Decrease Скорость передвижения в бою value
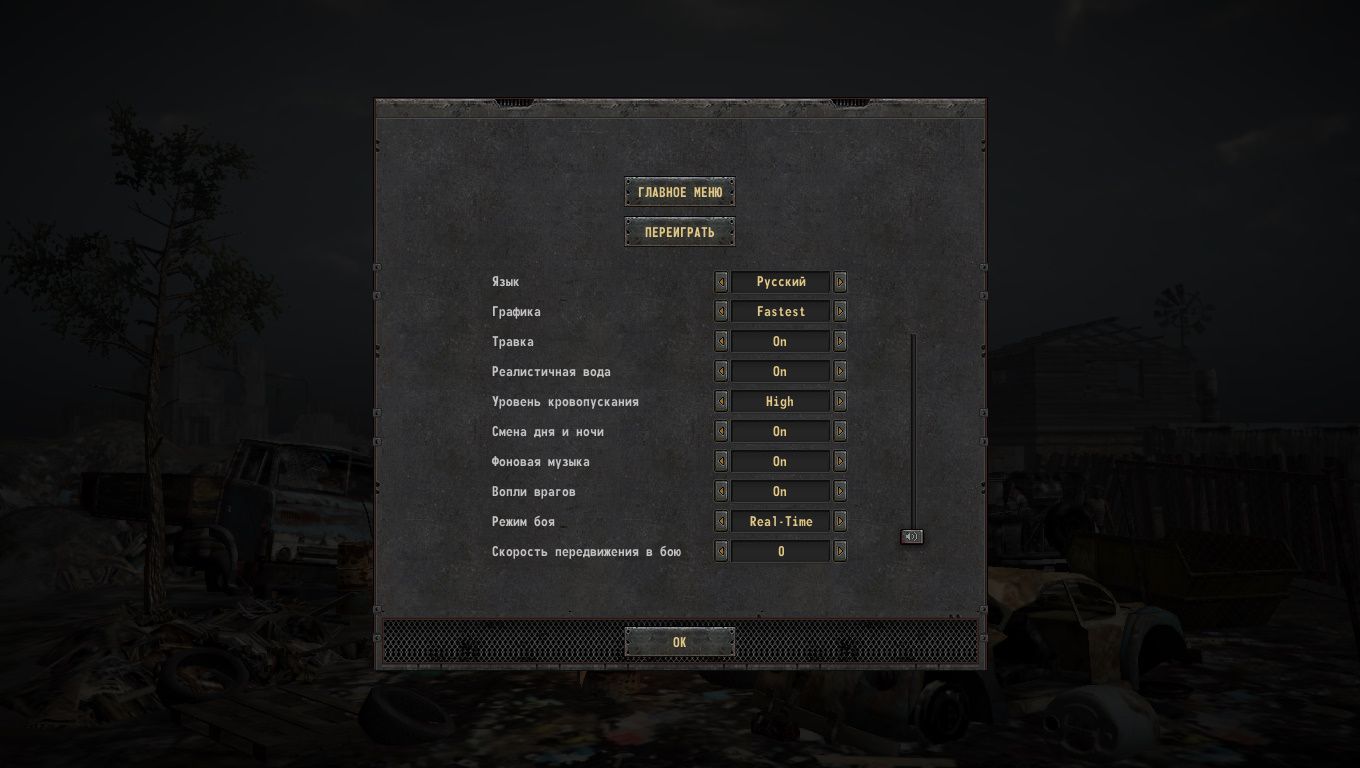The width and height of the screenshot is (1360, 768). 721,552
